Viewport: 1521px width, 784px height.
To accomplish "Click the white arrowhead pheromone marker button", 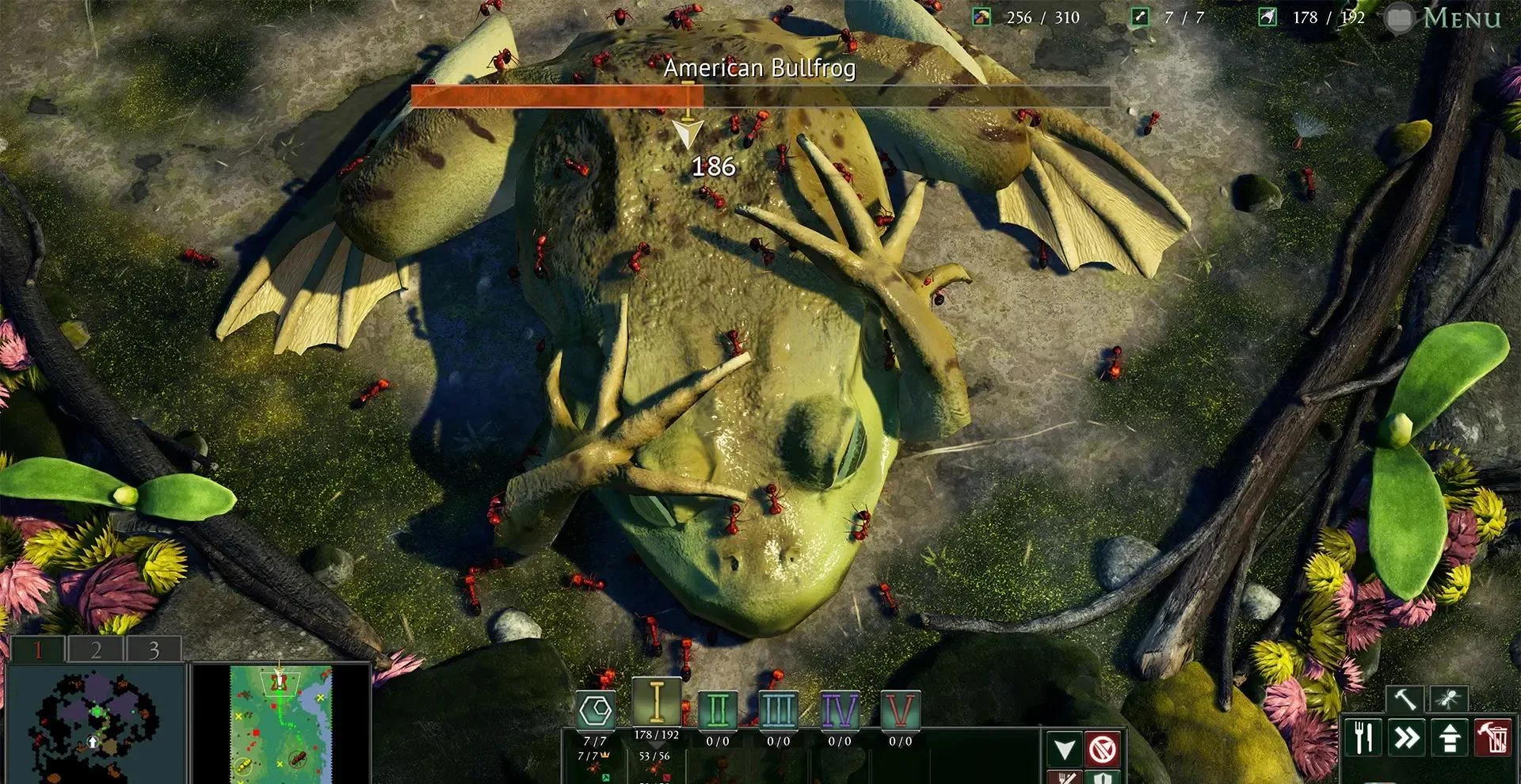I will click(1065, 748).
